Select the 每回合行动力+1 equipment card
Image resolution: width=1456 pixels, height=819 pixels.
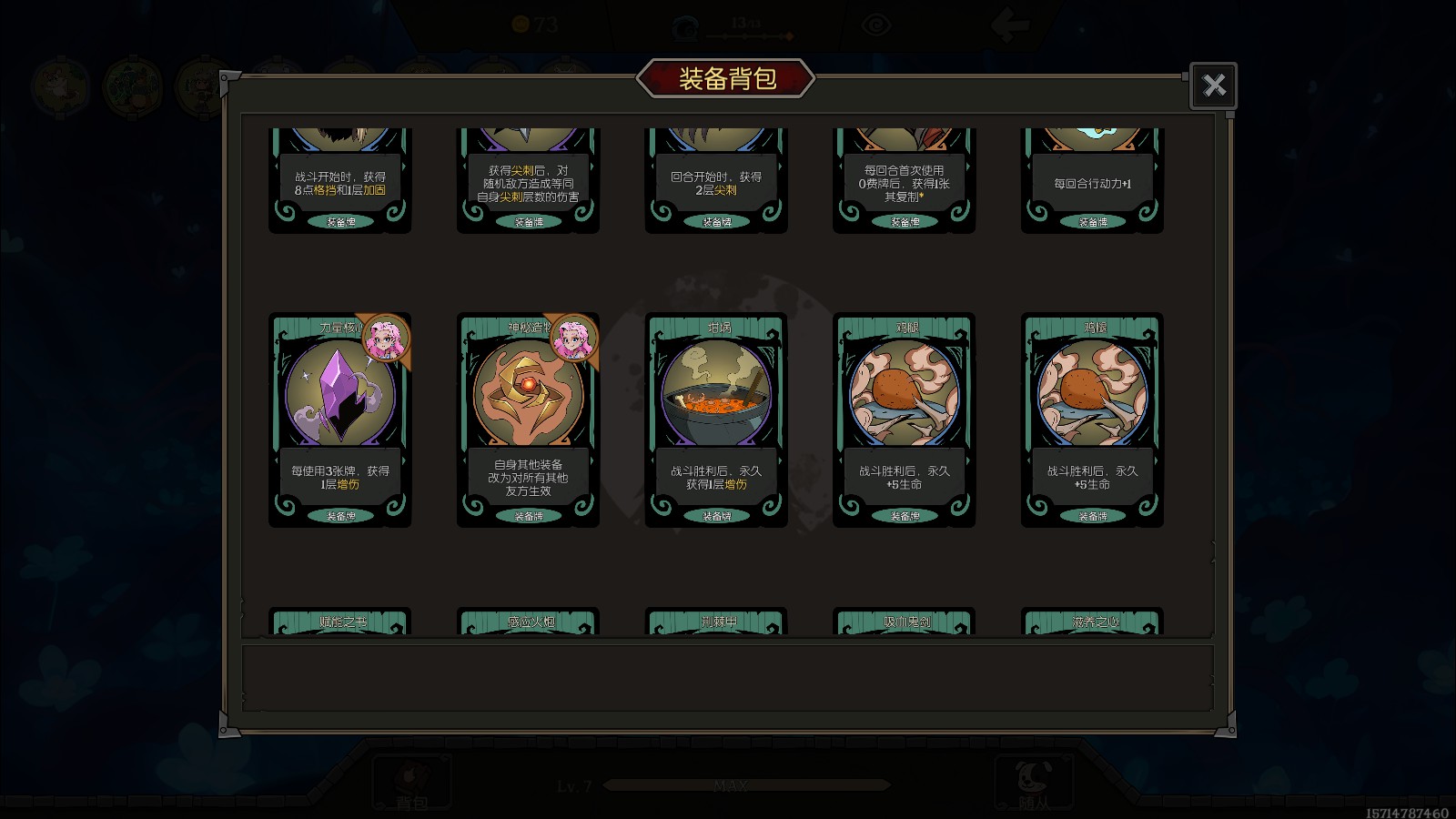coord(1092,182)
